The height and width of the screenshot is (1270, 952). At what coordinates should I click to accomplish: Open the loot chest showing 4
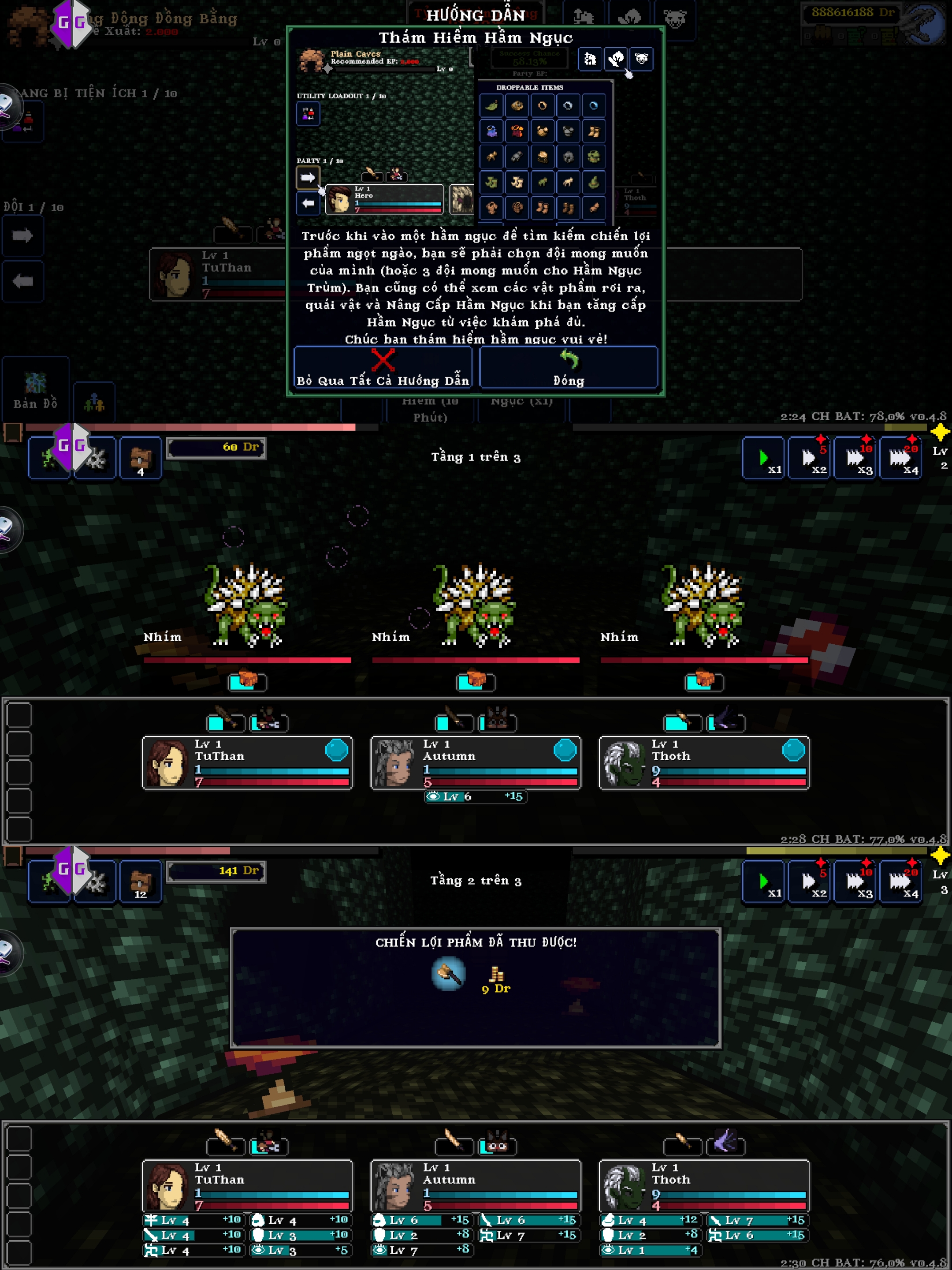coord(141,459)
